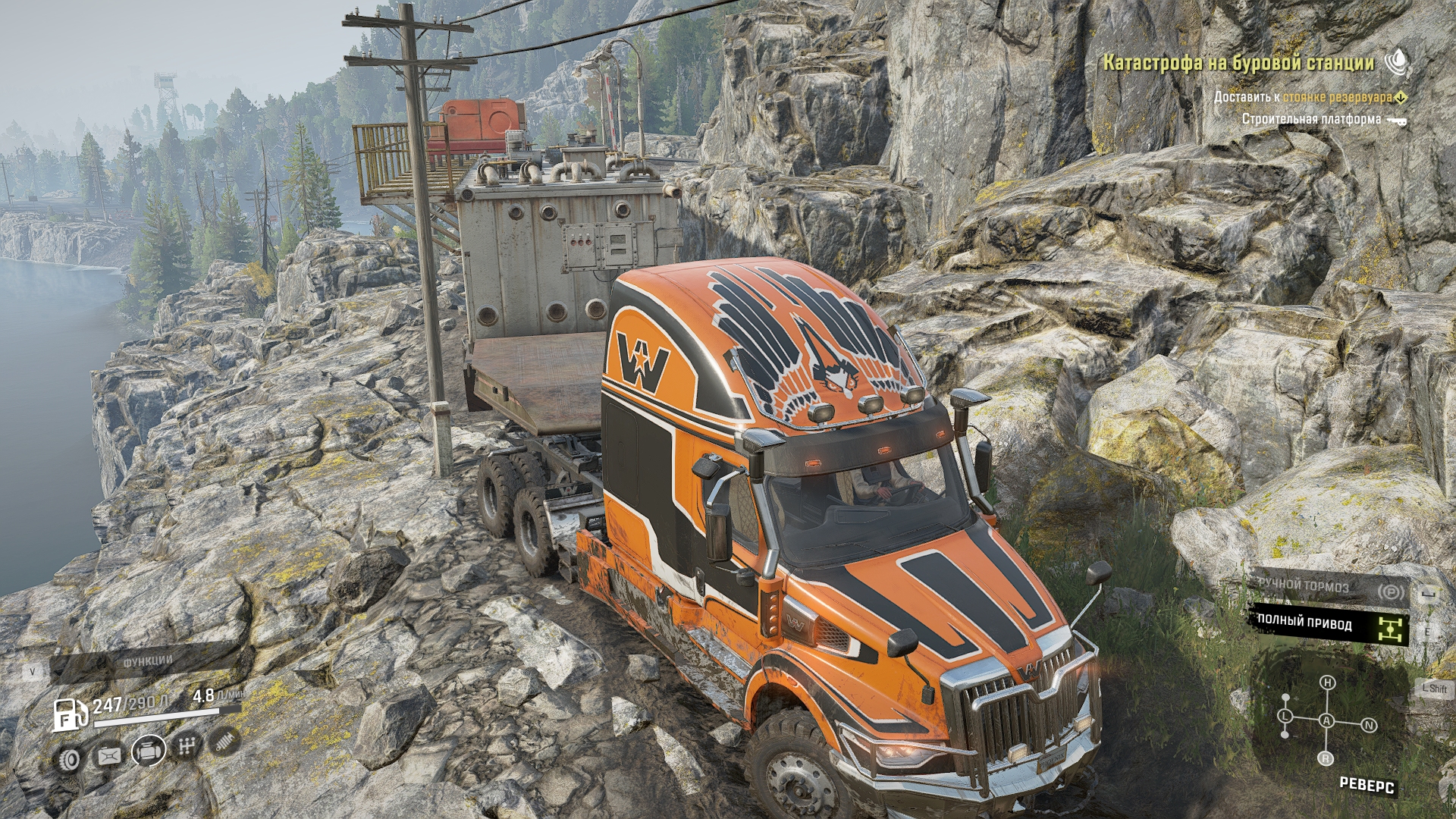Screen dimensions: 1456x819
Task: Select the R reverse gear
Action: click(x=1326, y=758)
